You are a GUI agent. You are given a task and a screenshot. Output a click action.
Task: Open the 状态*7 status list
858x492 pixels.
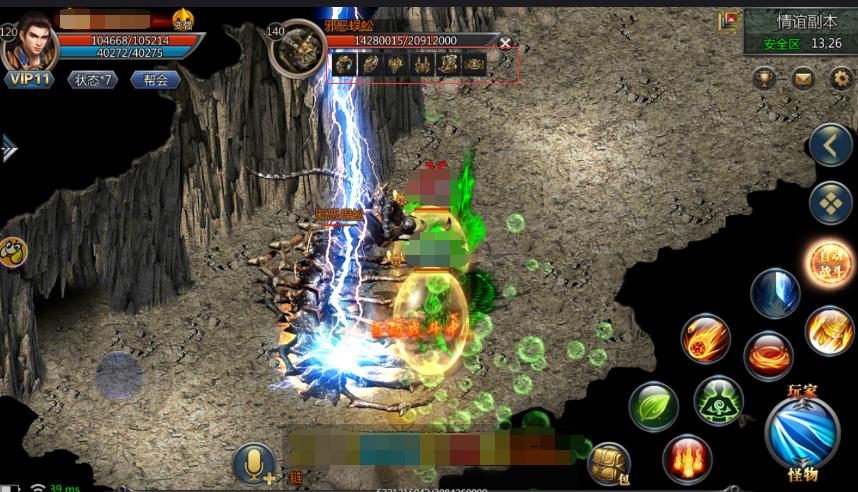(x=91, y=79)
